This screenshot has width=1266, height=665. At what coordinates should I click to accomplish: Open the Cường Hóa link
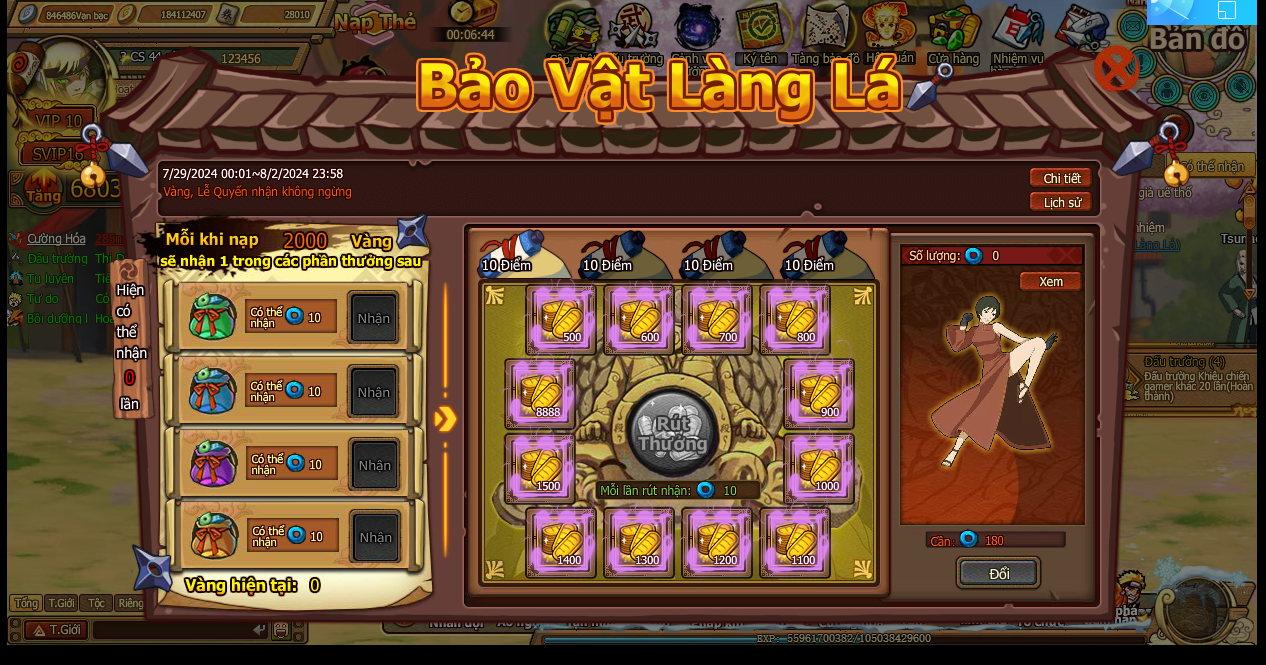(56, 239)
